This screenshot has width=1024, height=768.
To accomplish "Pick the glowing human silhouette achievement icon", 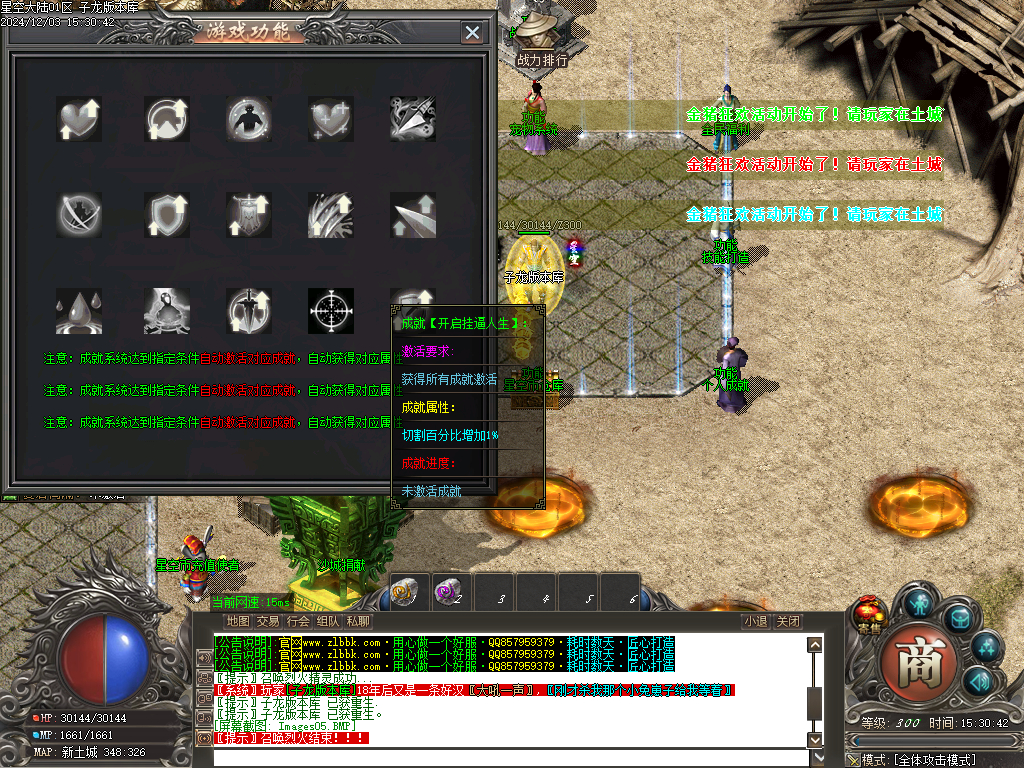I will [247, 118].
